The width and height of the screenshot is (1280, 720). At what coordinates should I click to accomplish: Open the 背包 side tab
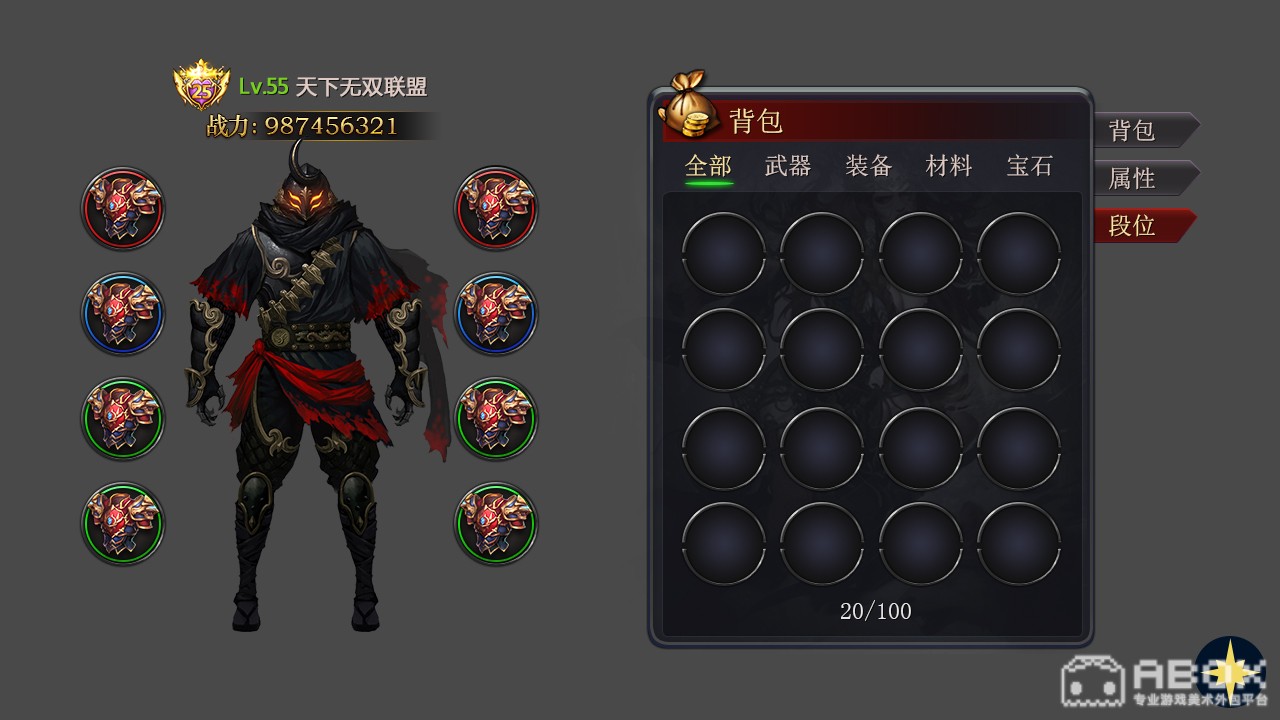coord(1140,130)
